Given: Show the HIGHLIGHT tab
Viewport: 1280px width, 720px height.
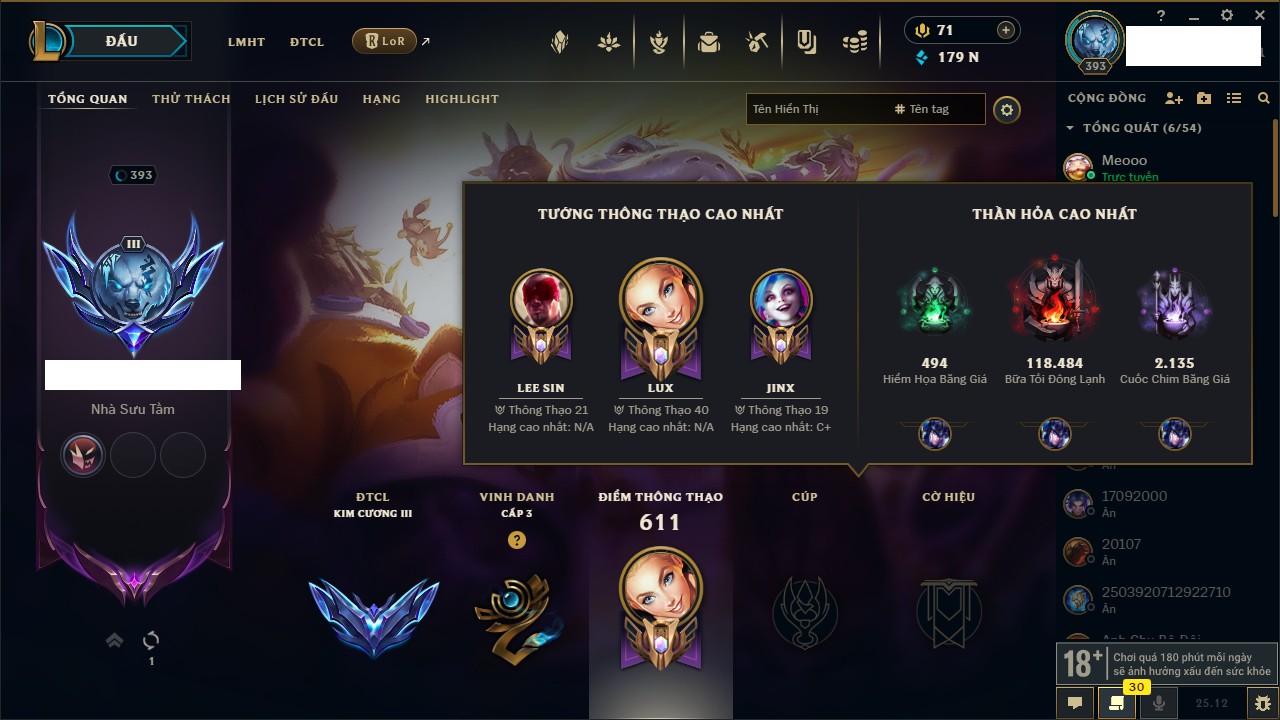Looking at the screenshot, I should coord(461,99).
